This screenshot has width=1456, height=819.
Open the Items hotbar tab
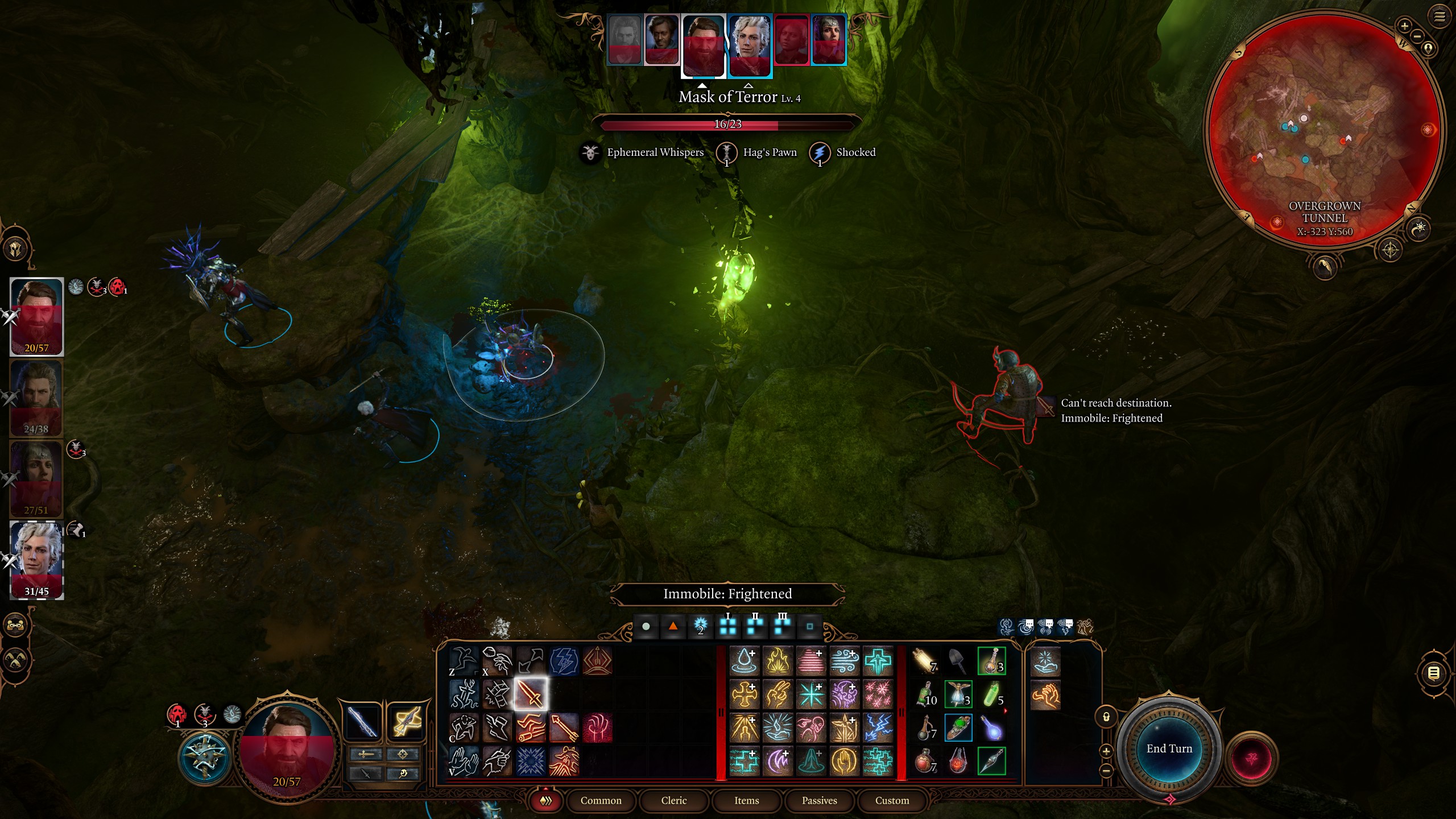[x=746, y=800]
